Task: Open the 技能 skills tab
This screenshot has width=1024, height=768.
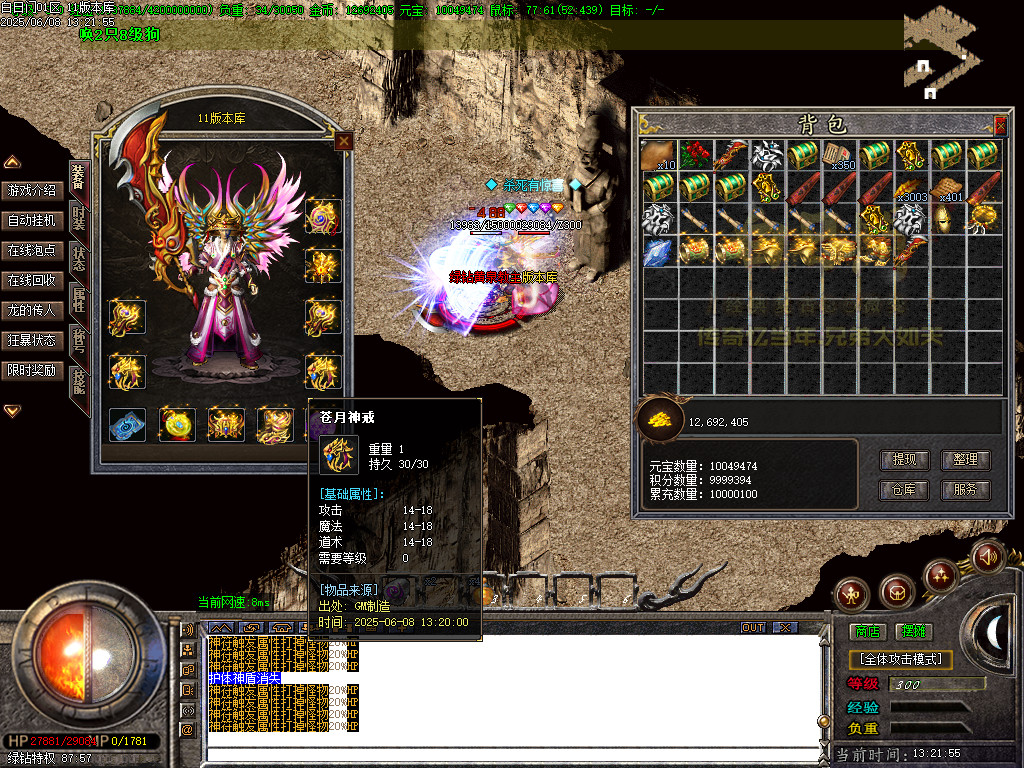Action: click(78, 380)
